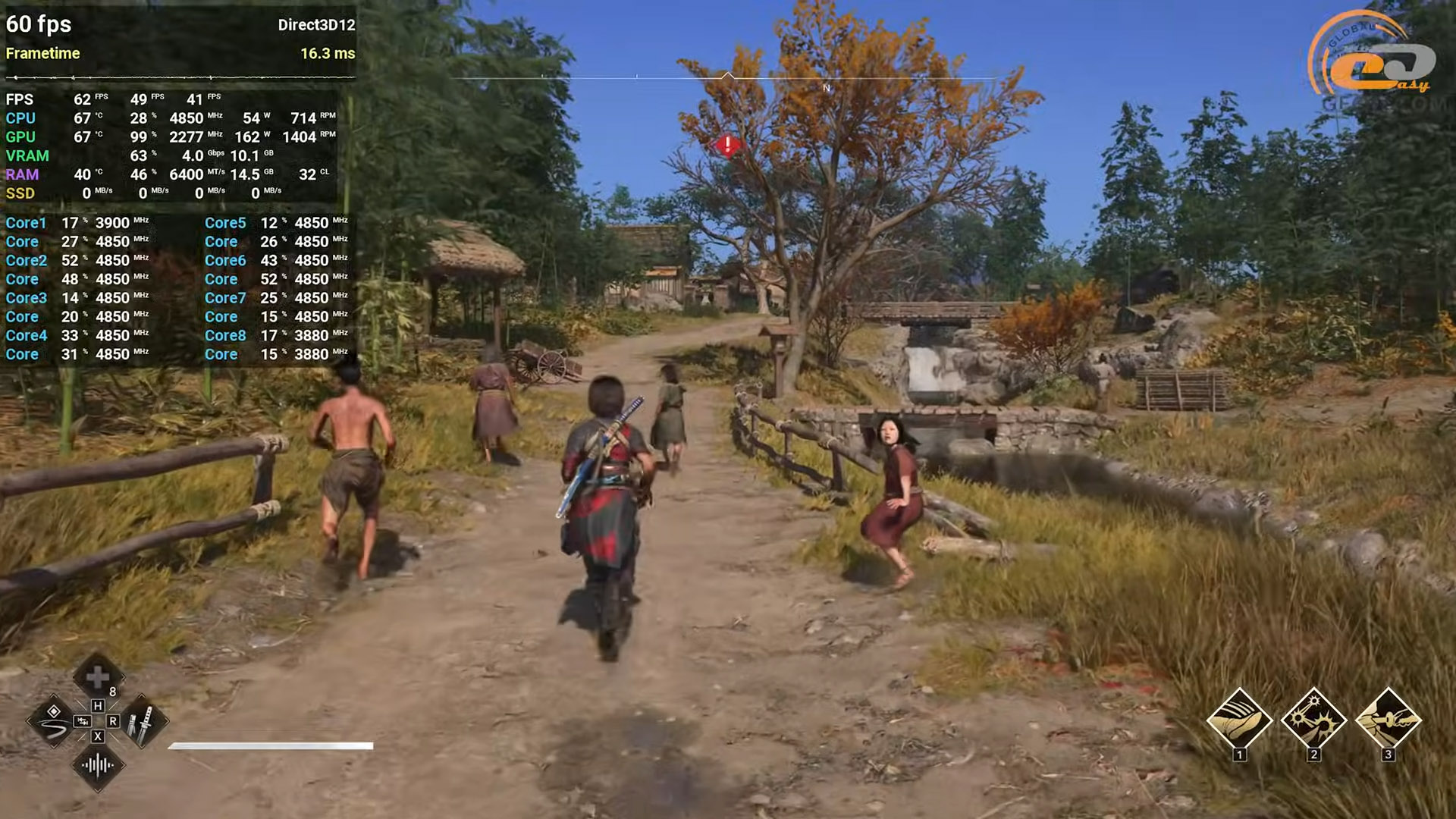The image size is (1456, 819).
Task: Activate the sound wave listen icon
Action: (x=98, y=765)
